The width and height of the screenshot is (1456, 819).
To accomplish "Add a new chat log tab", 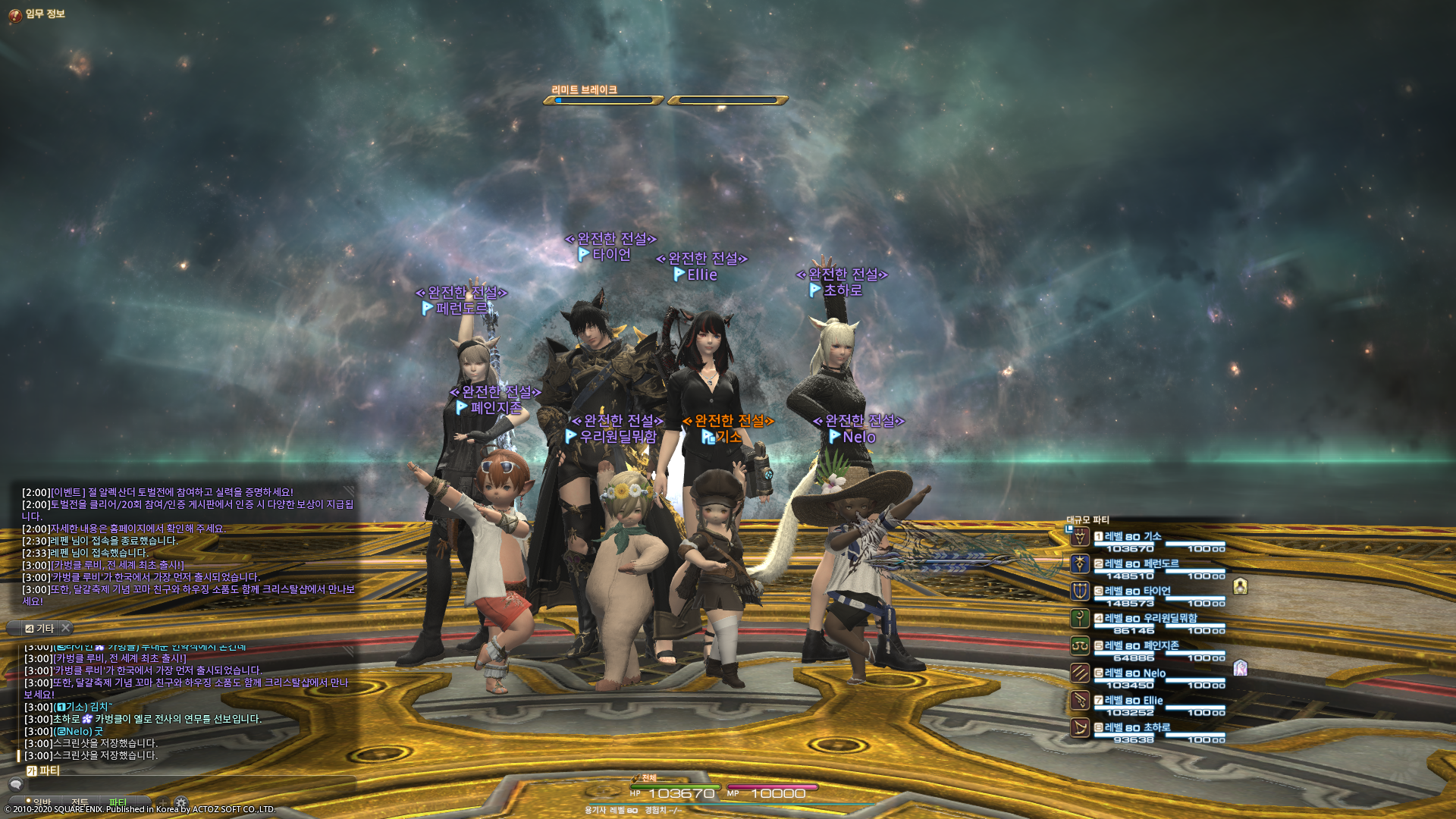I will [162, 802].
